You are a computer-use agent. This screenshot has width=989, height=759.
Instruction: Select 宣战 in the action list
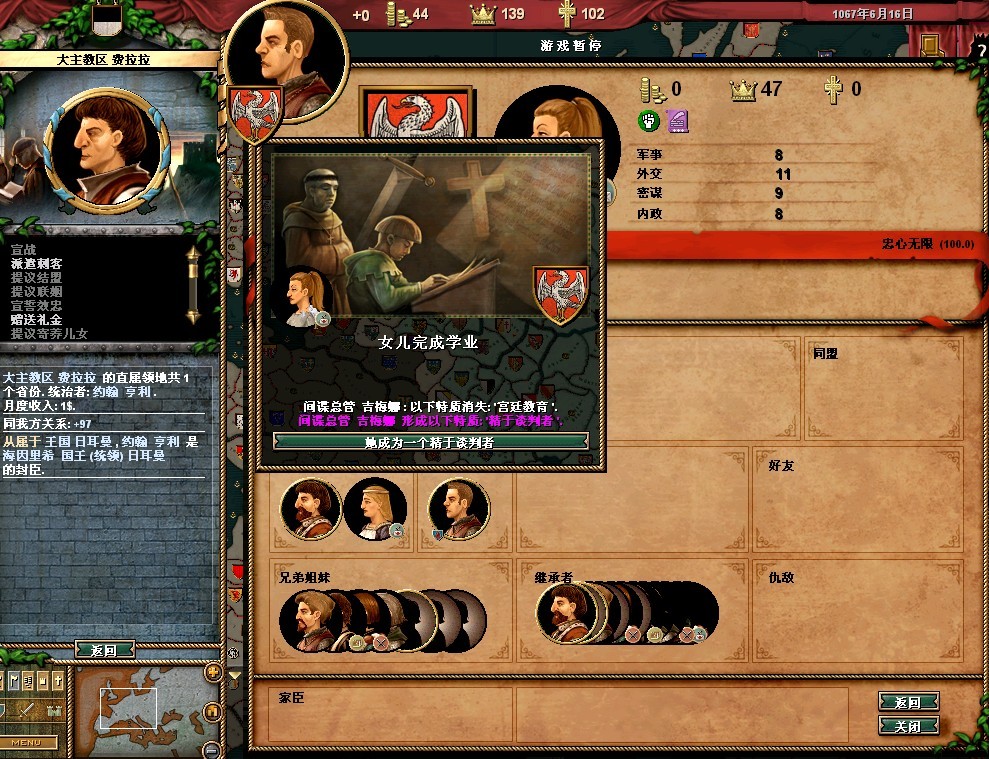coord(23,249)
